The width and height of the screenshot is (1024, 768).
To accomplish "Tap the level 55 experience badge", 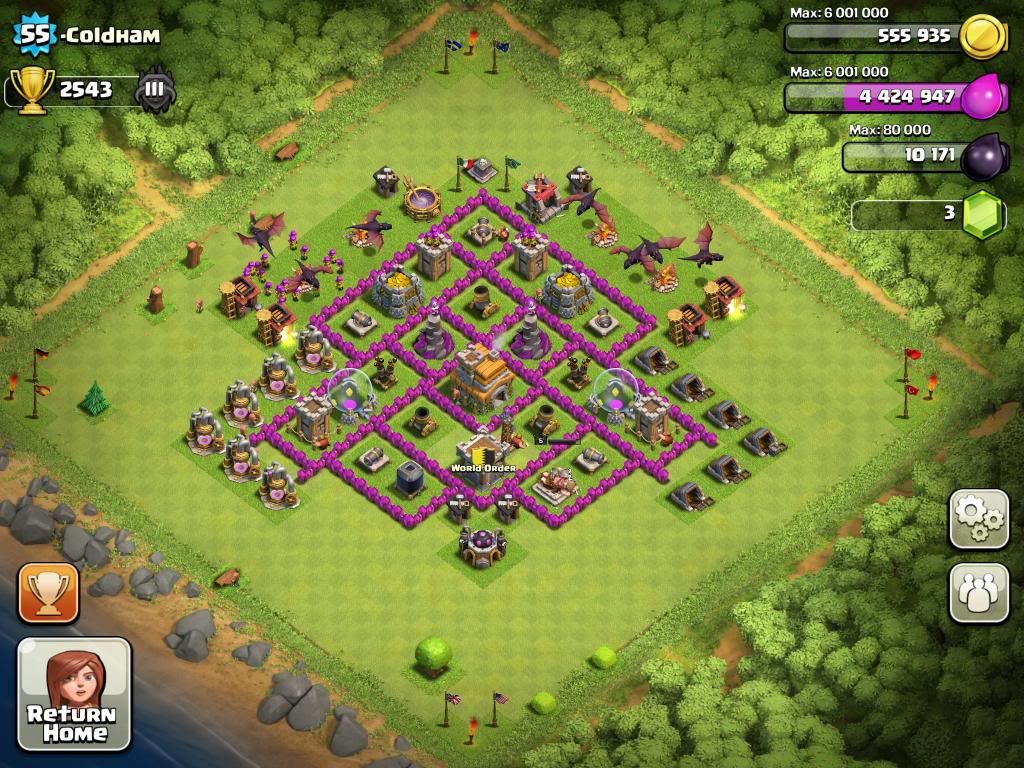I will (x=34, y=36).
